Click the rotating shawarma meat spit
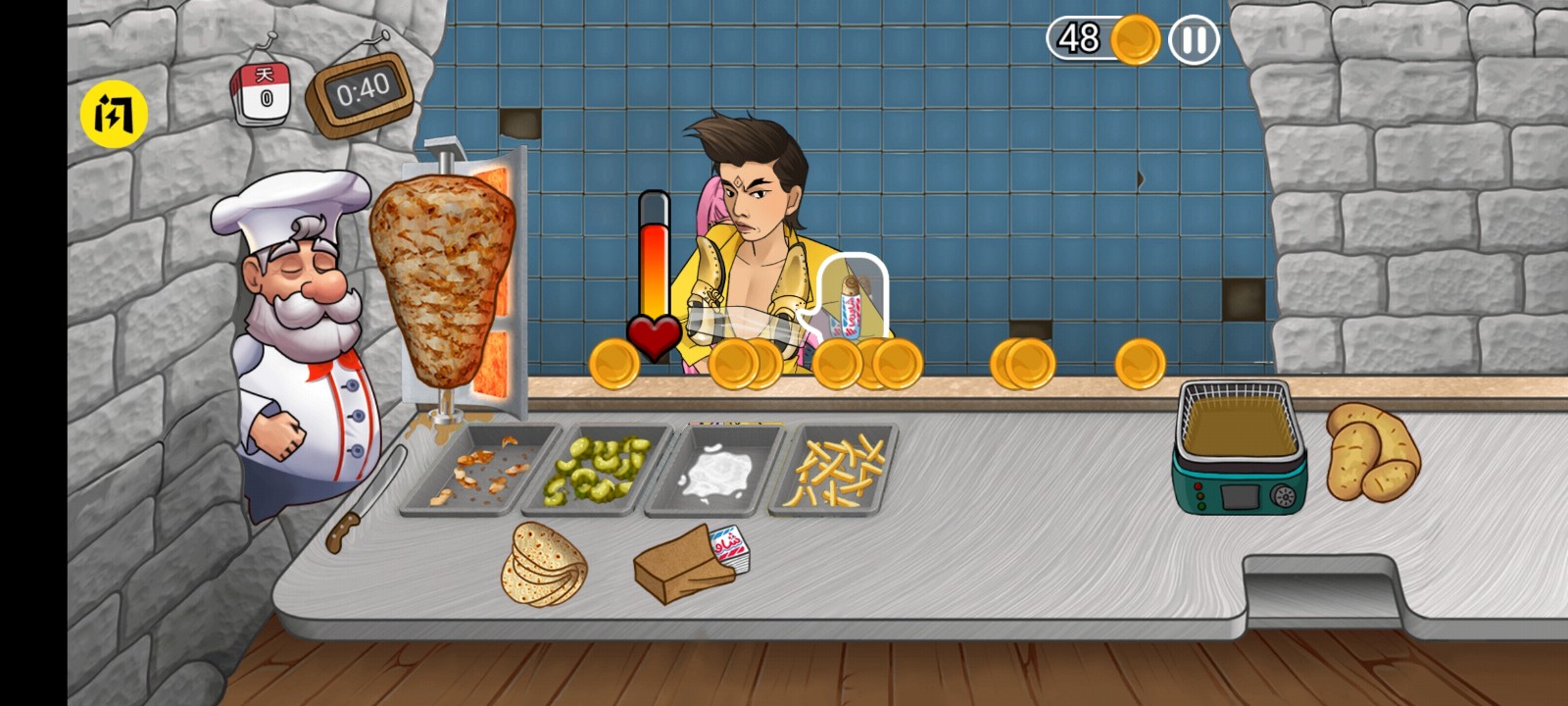The image size is (1568, 706). click(x=441, y=284)
